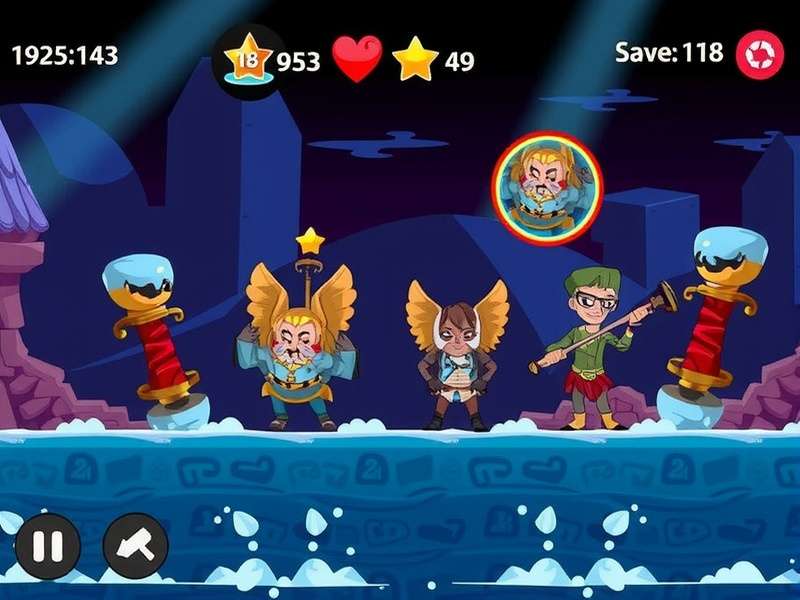The width and height of the screenshot is (800, 600).
Task: Pause the game
Action: click(x=47, y=546)
